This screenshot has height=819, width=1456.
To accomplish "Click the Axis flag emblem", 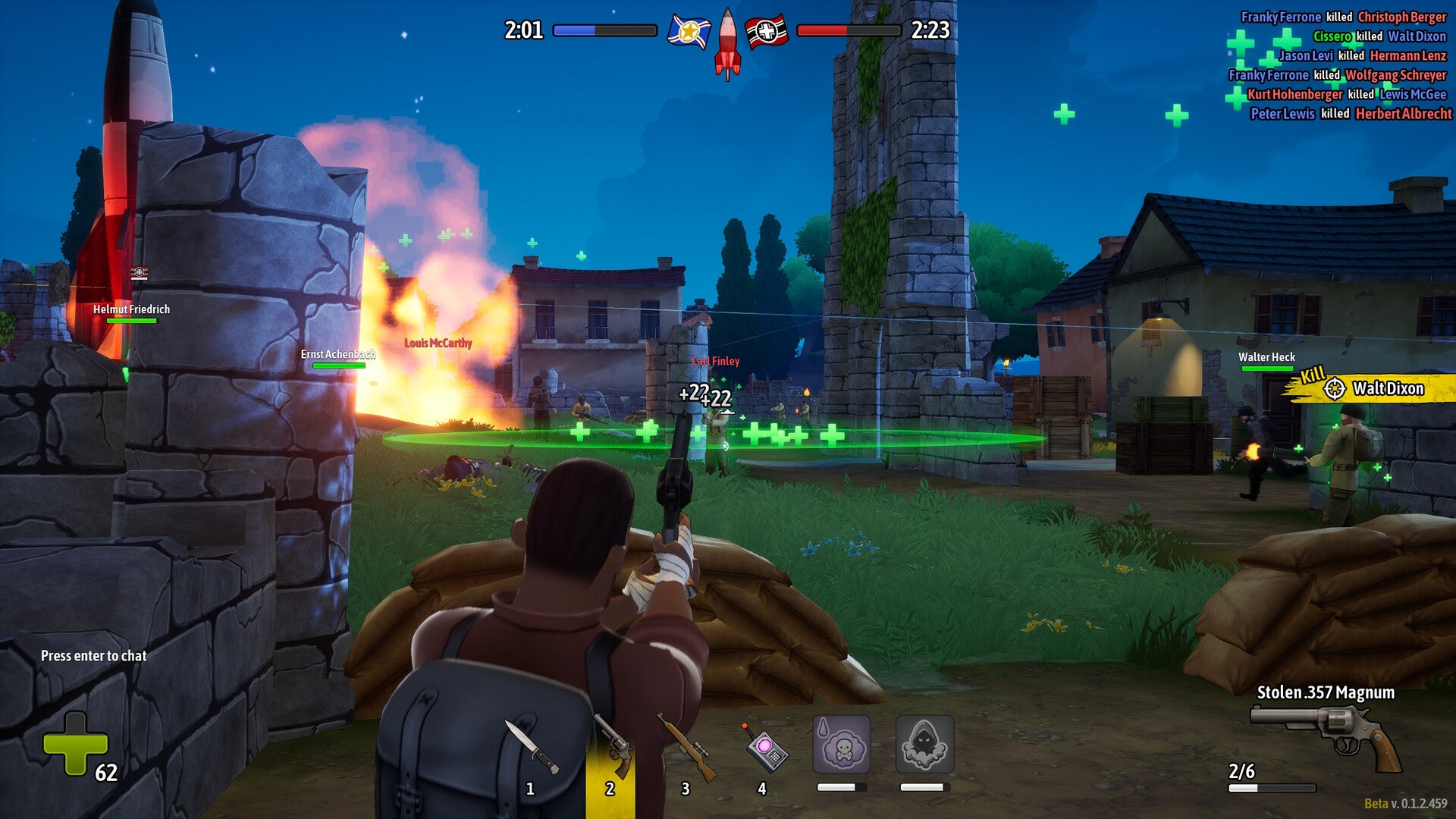I will 768,29.
